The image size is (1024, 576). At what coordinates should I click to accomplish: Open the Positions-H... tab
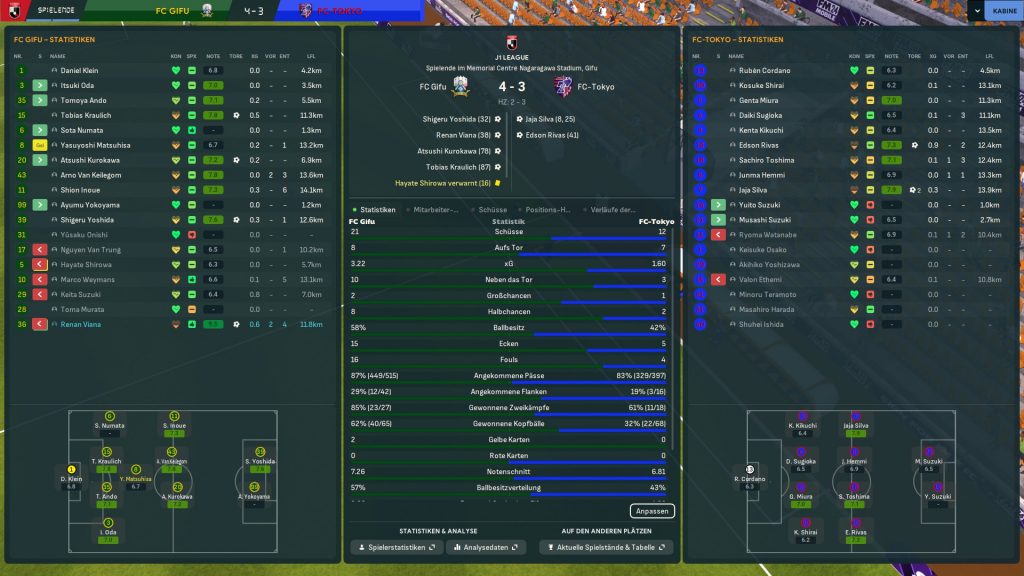coord(548,210)
